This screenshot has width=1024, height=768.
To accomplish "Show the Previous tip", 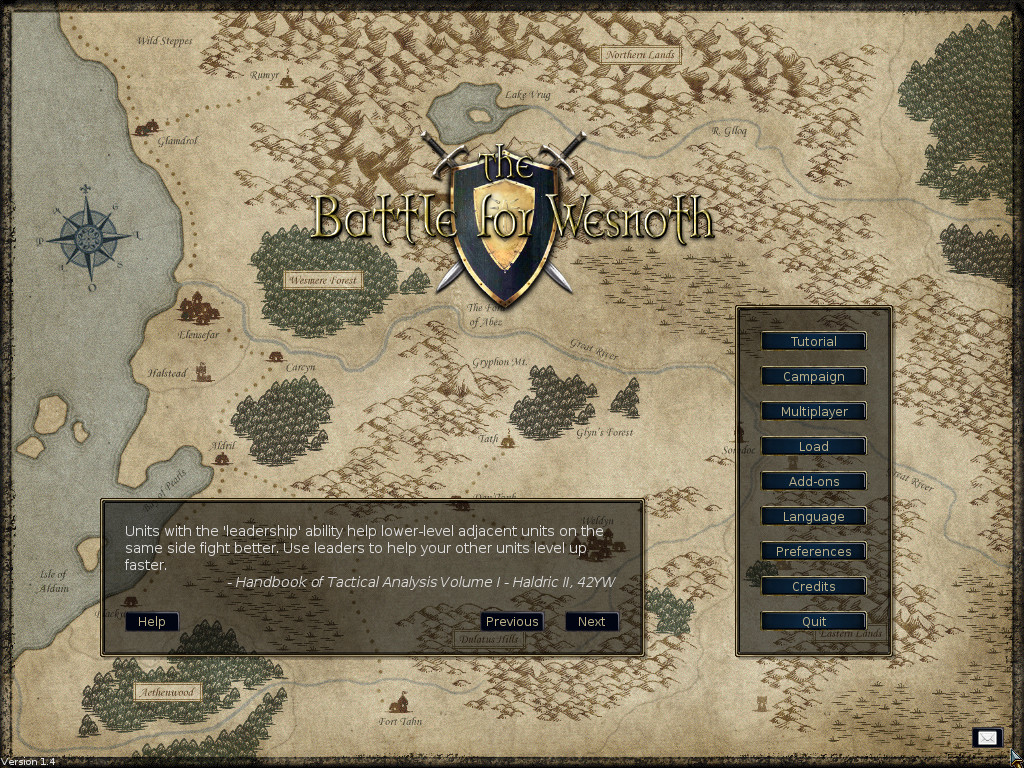I will click(x=512, y=622).
